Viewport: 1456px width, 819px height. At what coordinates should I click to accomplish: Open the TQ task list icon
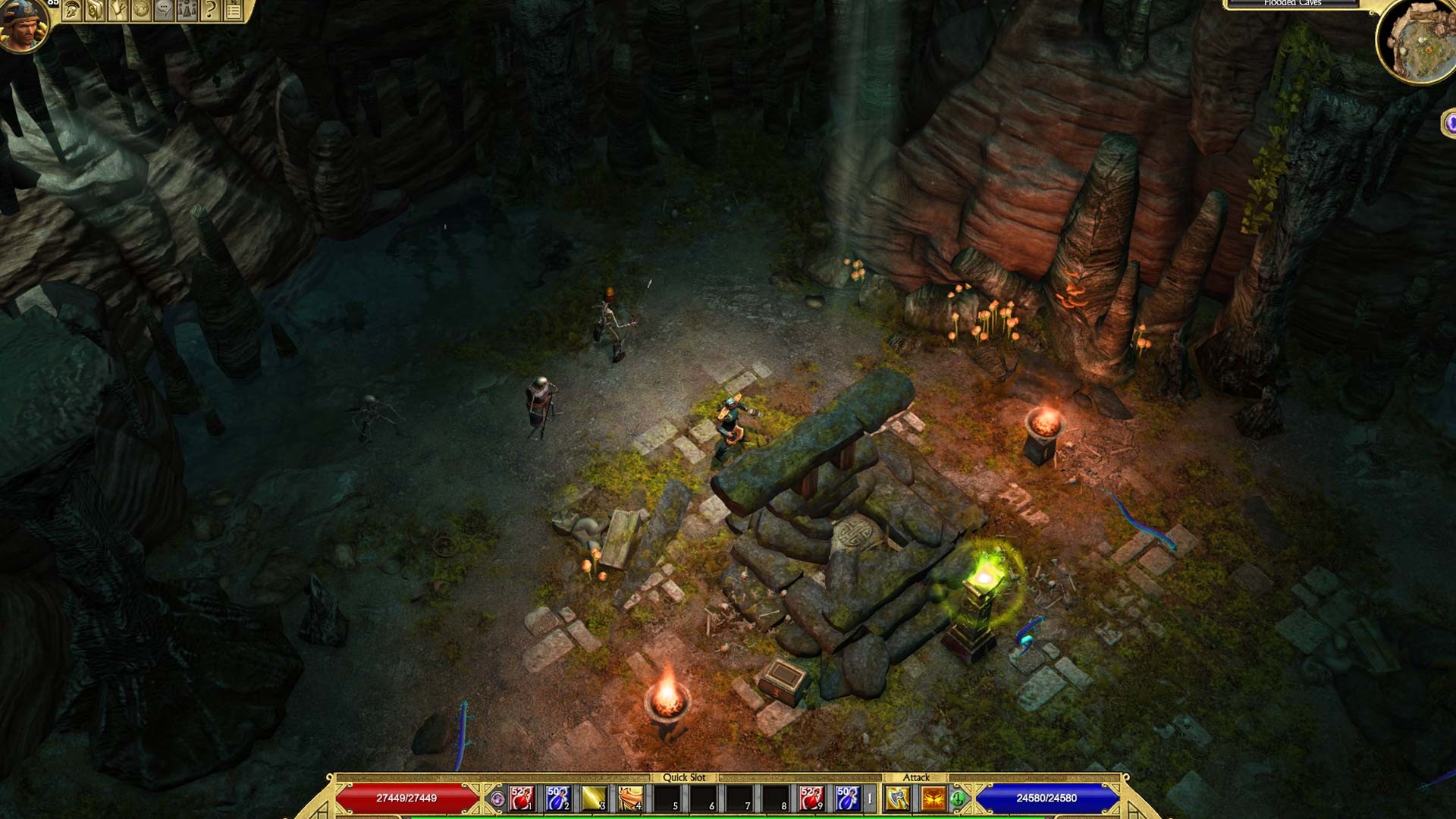pos(233,11)
